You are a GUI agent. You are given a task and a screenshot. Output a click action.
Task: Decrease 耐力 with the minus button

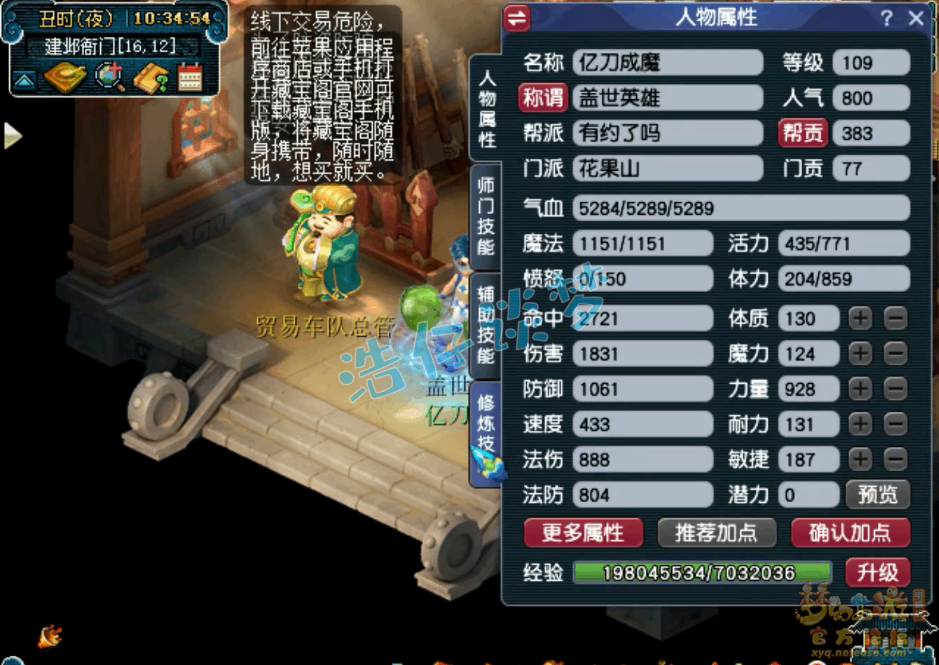pyautogui.click(x=895, y=424)
